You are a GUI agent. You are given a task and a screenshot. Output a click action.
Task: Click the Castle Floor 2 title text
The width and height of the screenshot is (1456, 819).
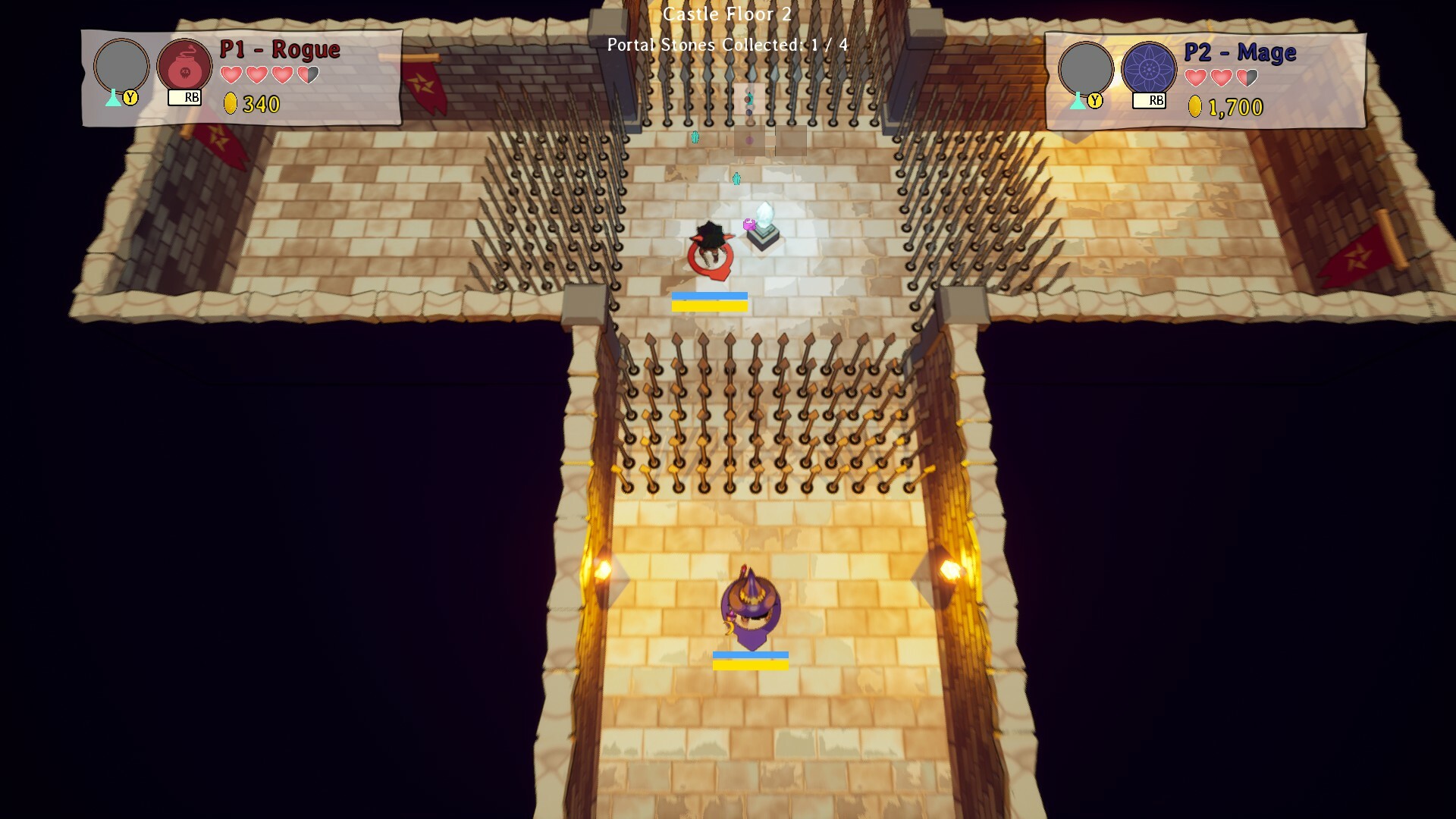pyautogui.click(x=727, y=14)
